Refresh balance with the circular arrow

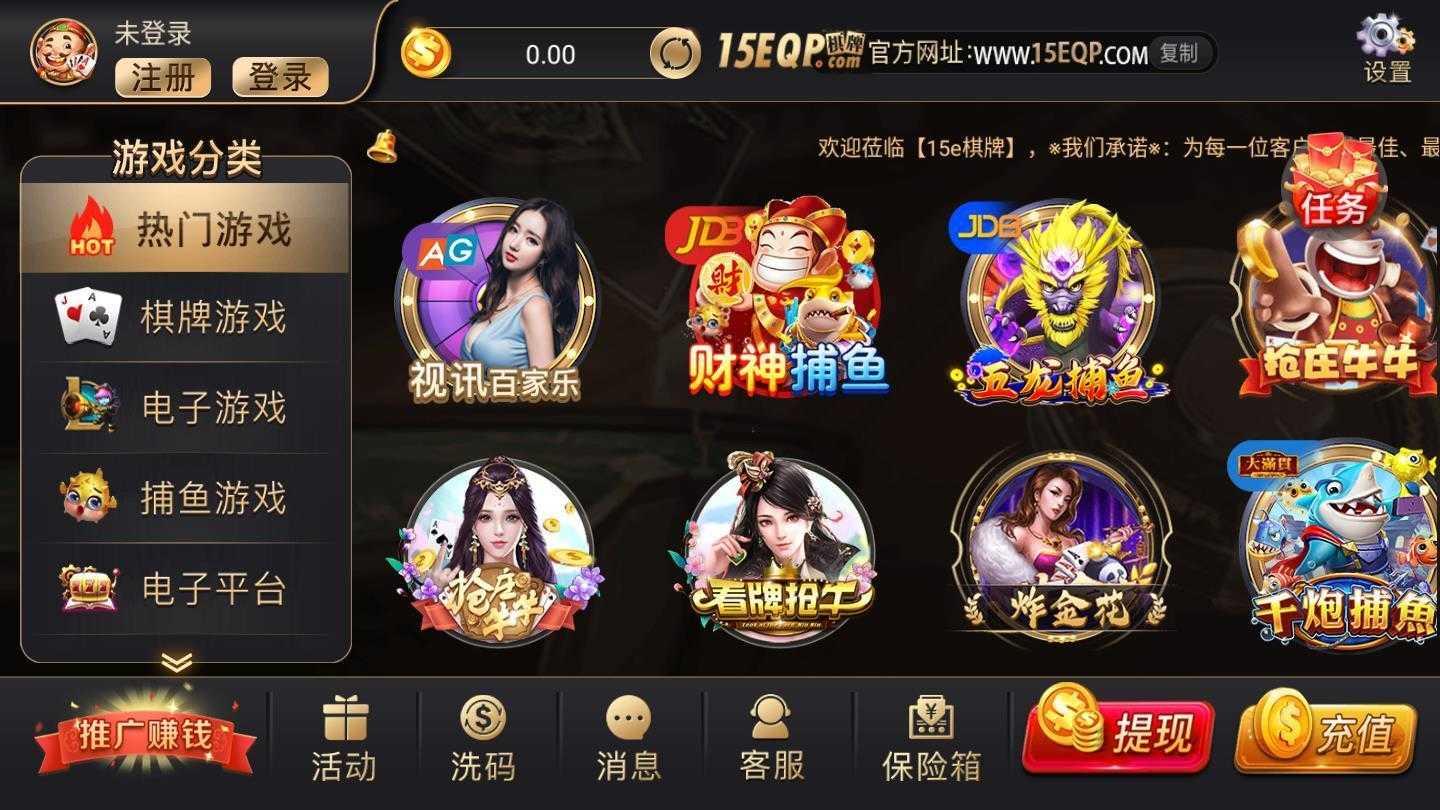click(678, 55)
